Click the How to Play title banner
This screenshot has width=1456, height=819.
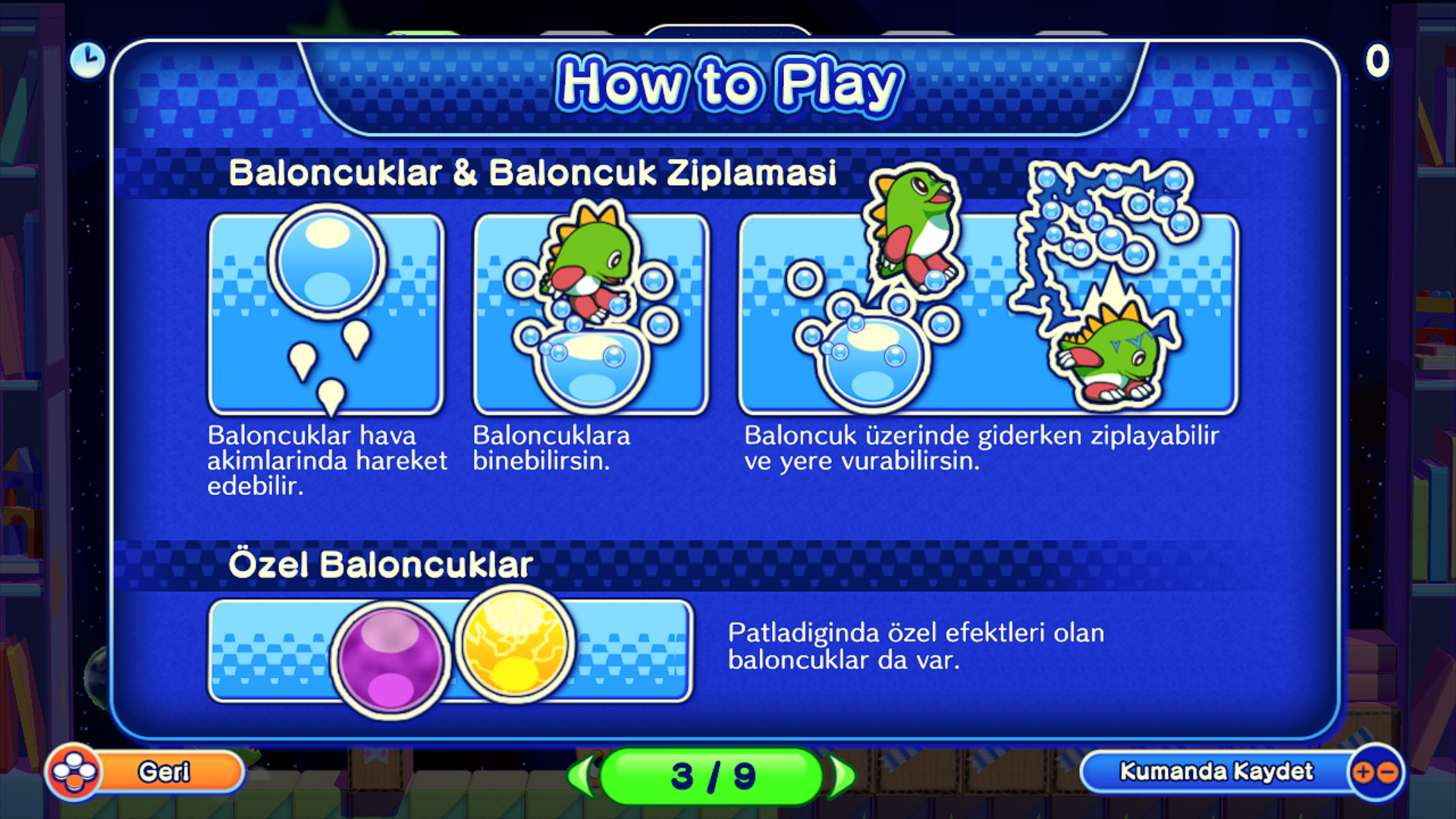tap(728, 82)
